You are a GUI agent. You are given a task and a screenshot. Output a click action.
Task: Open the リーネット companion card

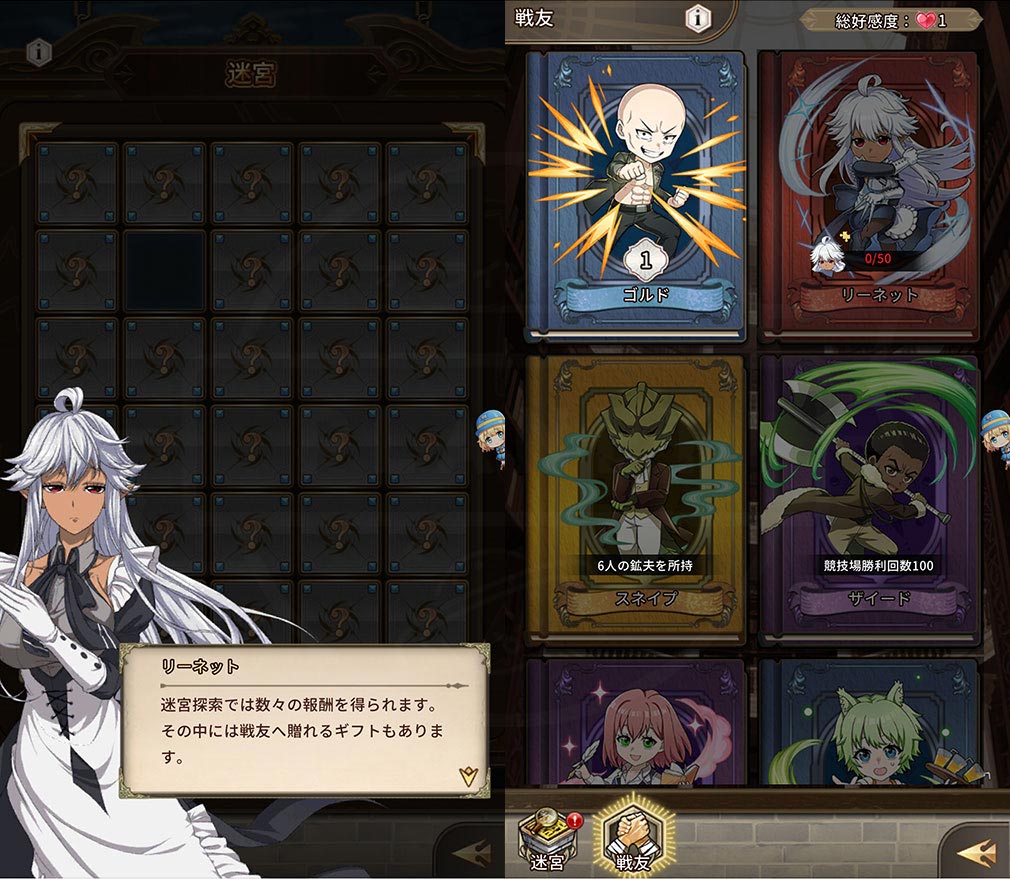(868, 193)
